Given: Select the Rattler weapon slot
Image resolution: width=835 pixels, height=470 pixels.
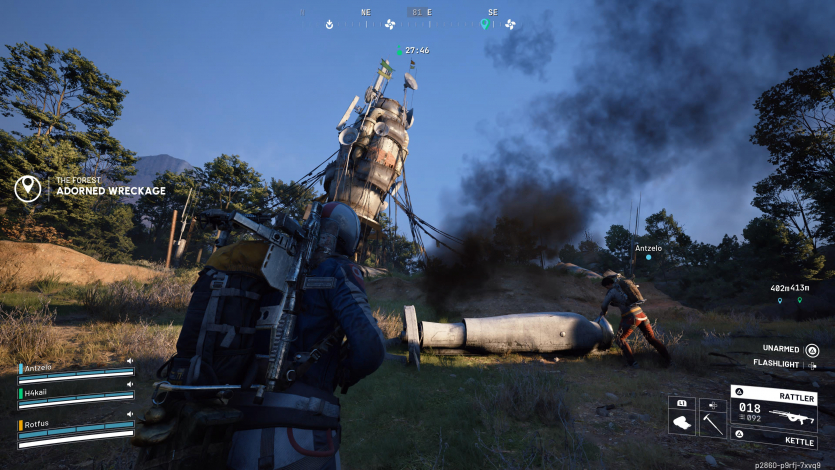Looking at the screenshot, I should tap(773, 410).
